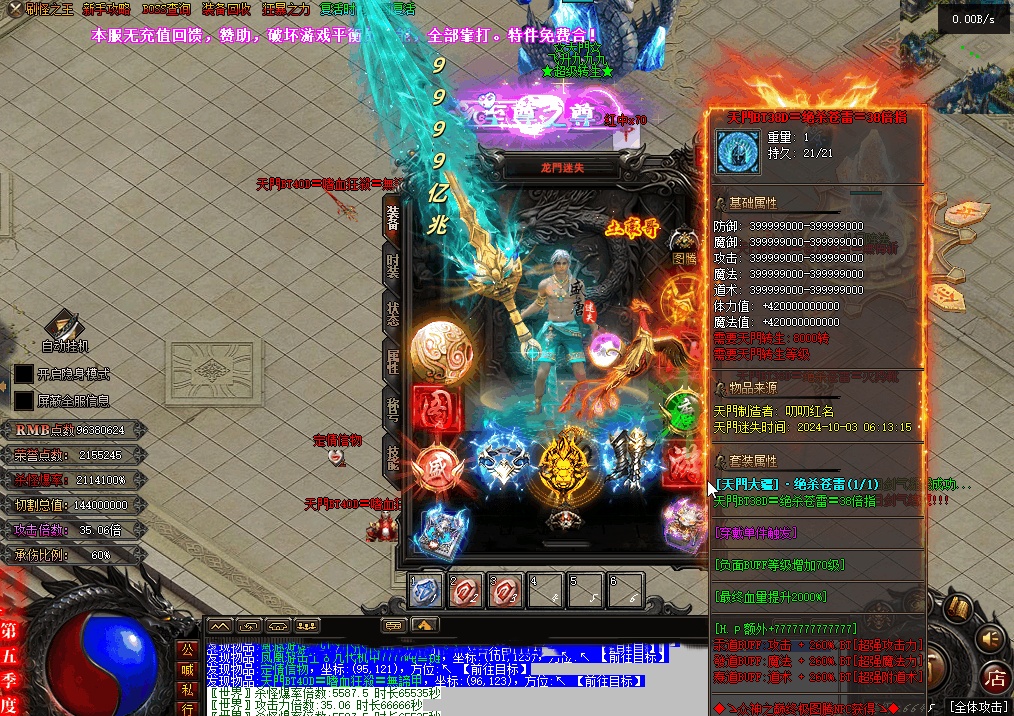Select the 技能 skills tab
Viewport: 1014px width, 716px height.
(393, 456)
